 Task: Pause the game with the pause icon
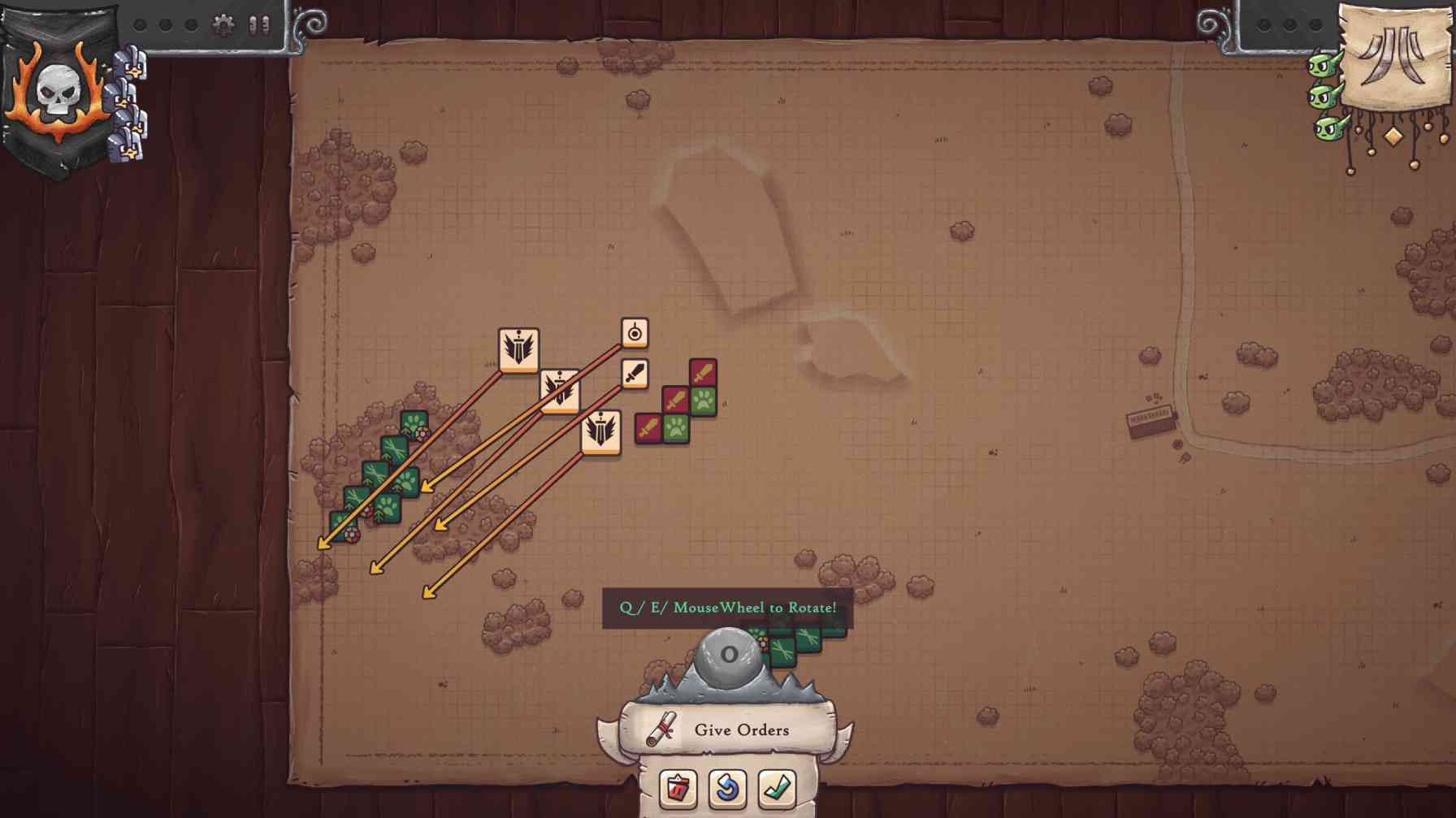click(259, 25)
